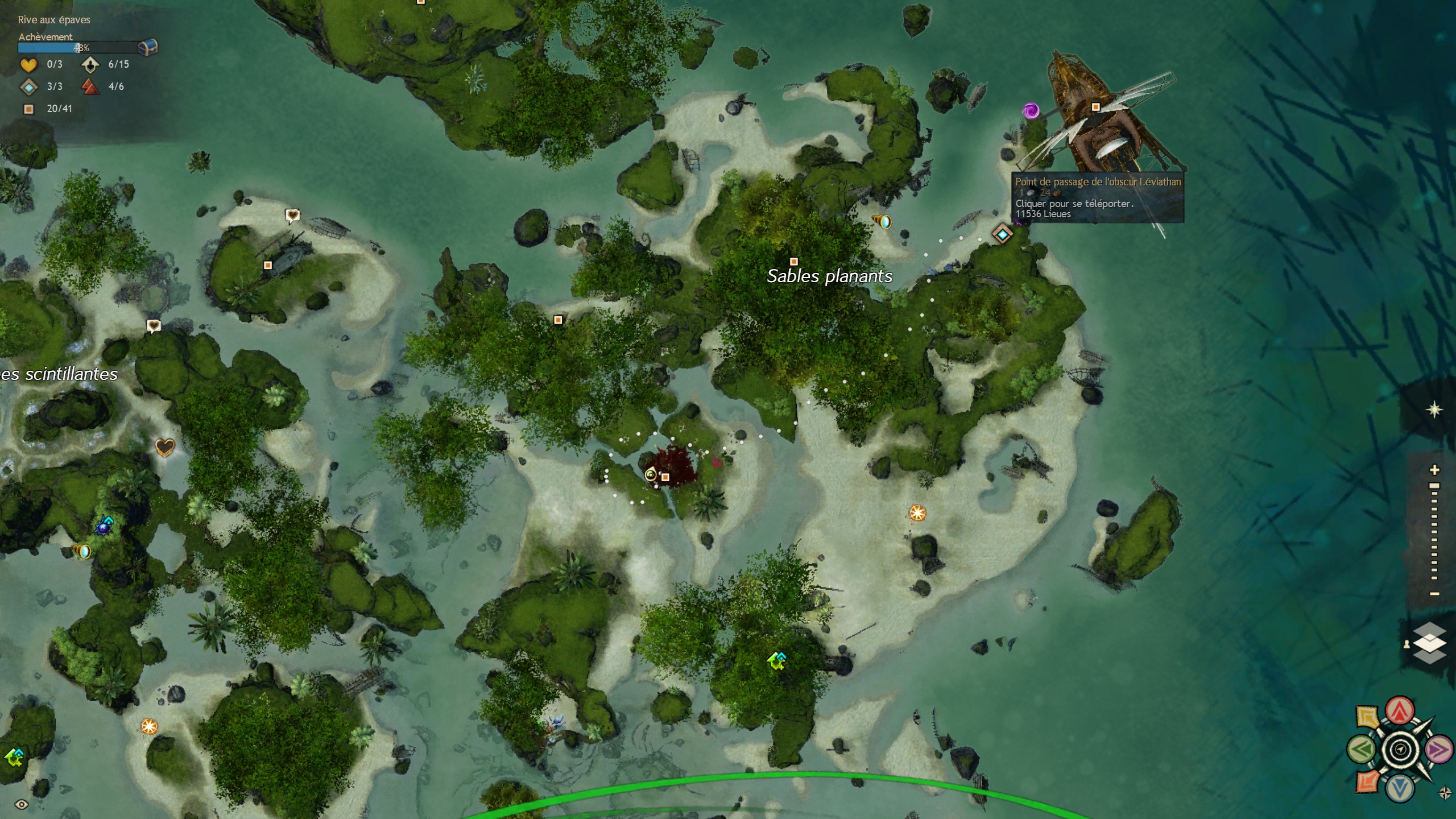This screenshot has width=1456, height=819.
Task: Zoom in with the plus button
Action: [1434, 470]
